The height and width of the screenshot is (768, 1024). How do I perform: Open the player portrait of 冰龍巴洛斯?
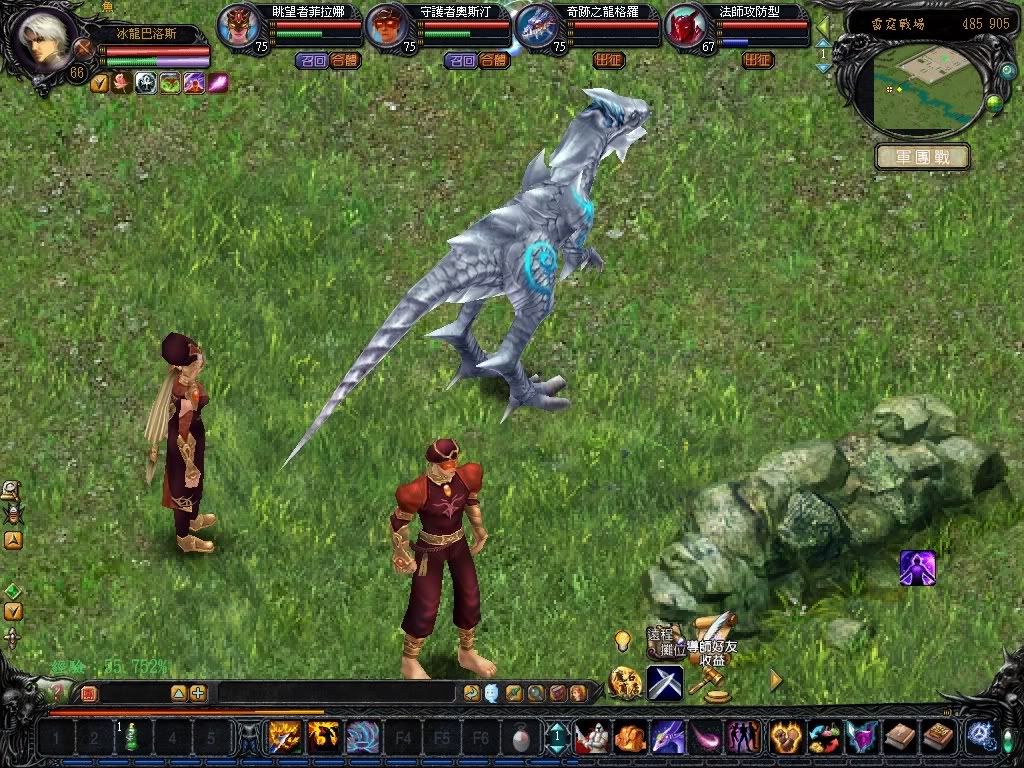click(x=42, y=38)
